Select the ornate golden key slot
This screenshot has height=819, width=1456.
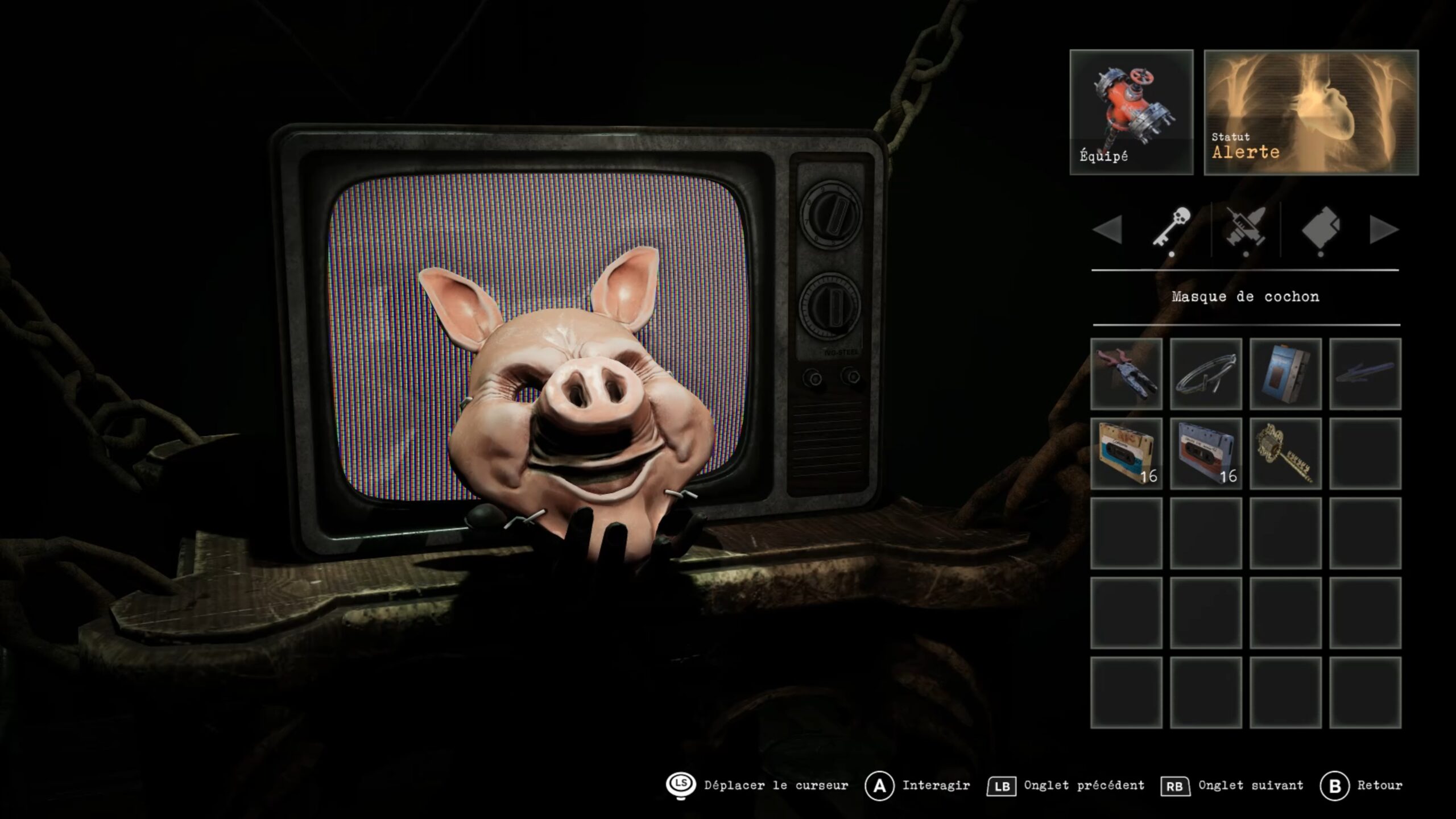point(1285,453)
